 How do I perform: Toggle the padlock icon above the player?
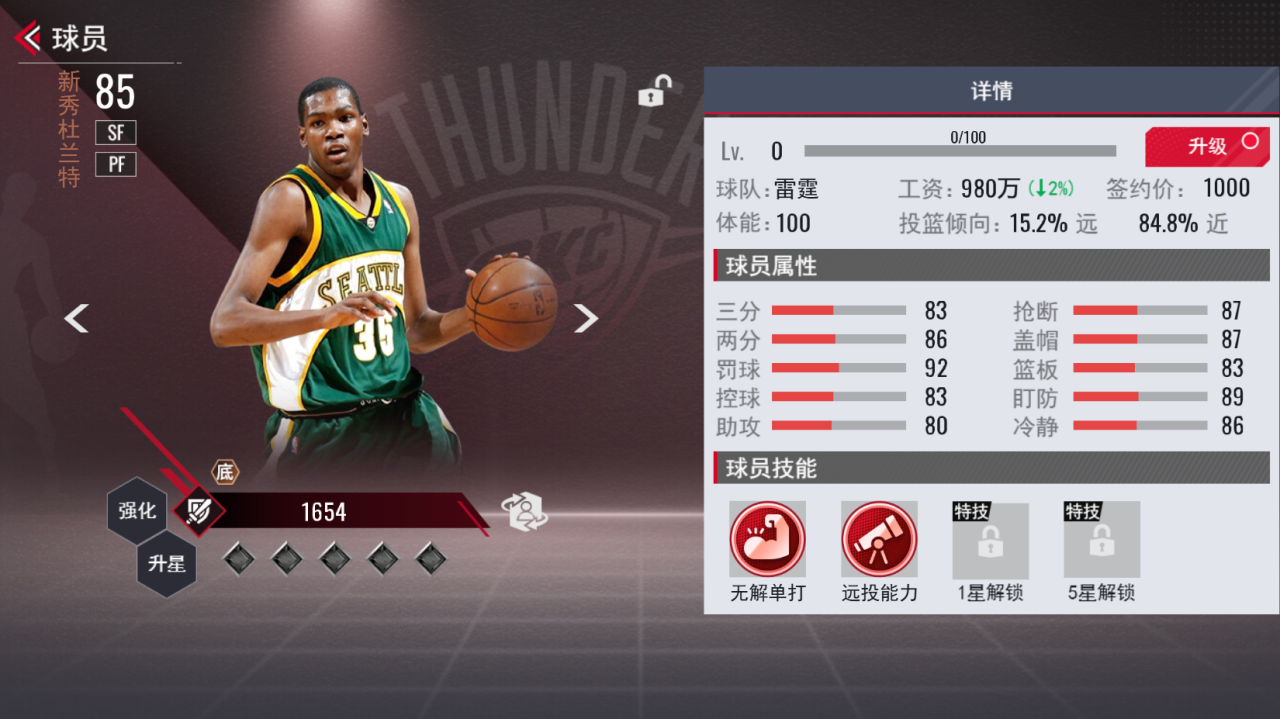[x=654, y=92]
